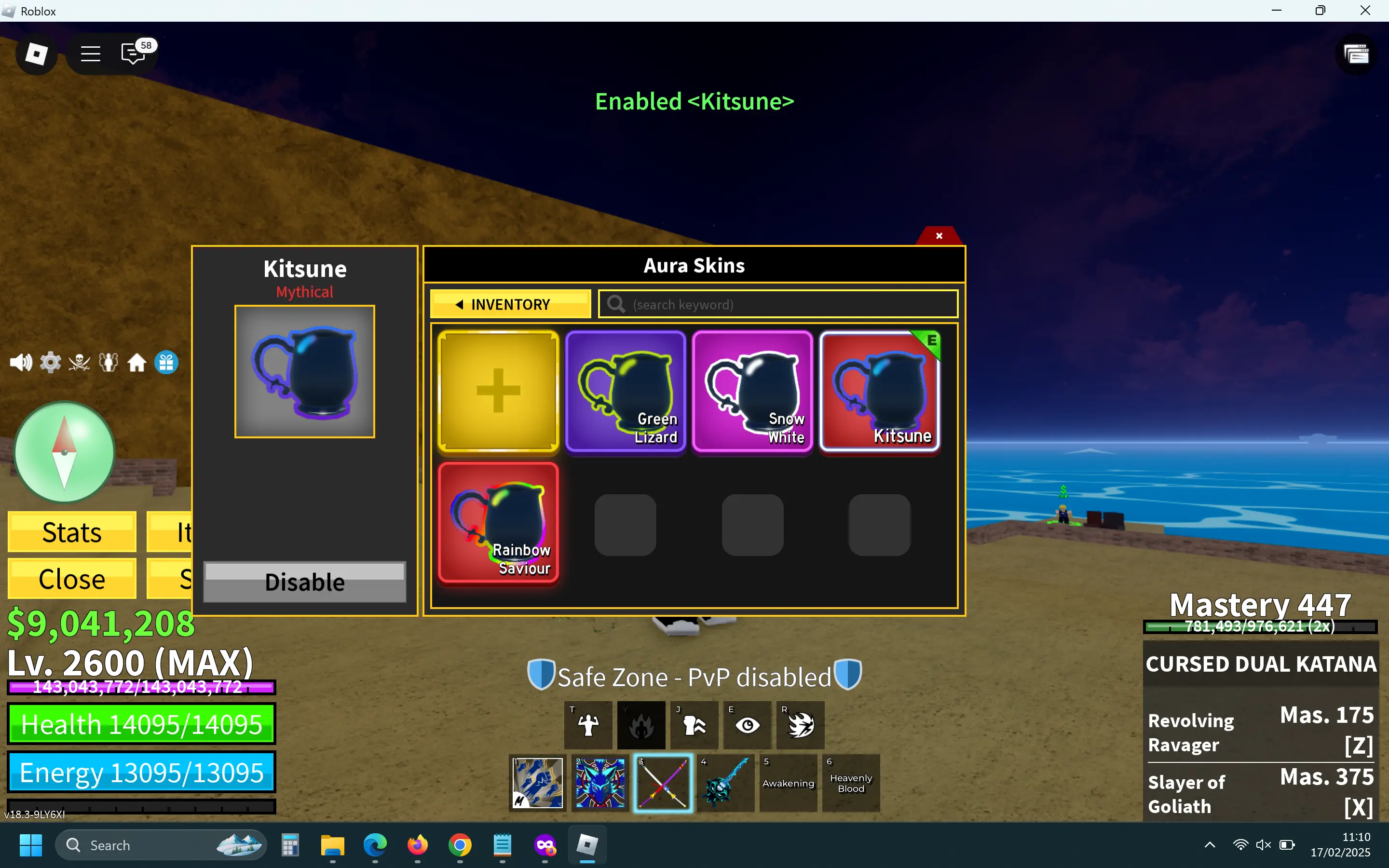Disable the equipped Kitsune aura skin
The width and height of the screenshot is (1389, 868).
[x=305, y=582]
